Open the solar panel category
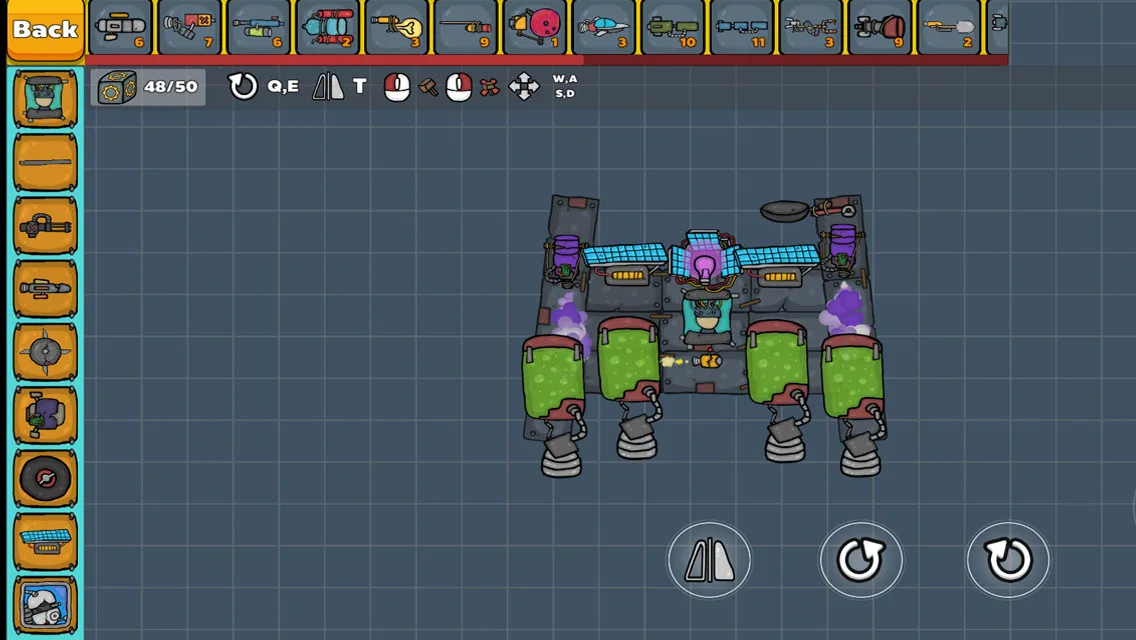The width and height of the screenshot is (1136, 640). [45, 541]
